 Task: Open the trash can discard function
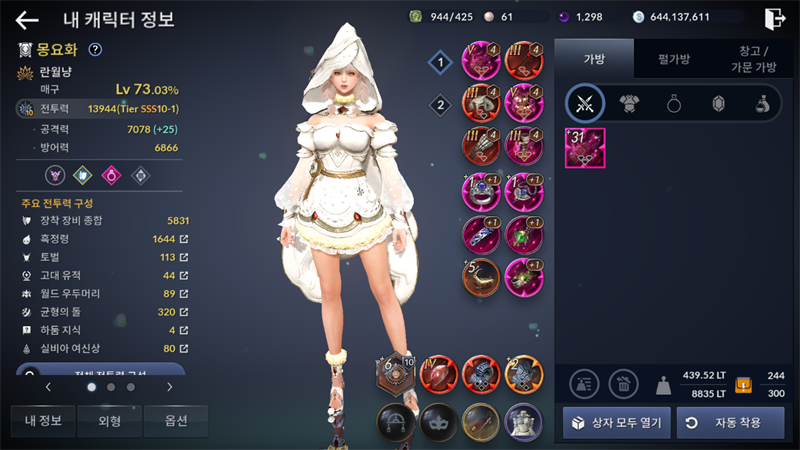[624, 382]
